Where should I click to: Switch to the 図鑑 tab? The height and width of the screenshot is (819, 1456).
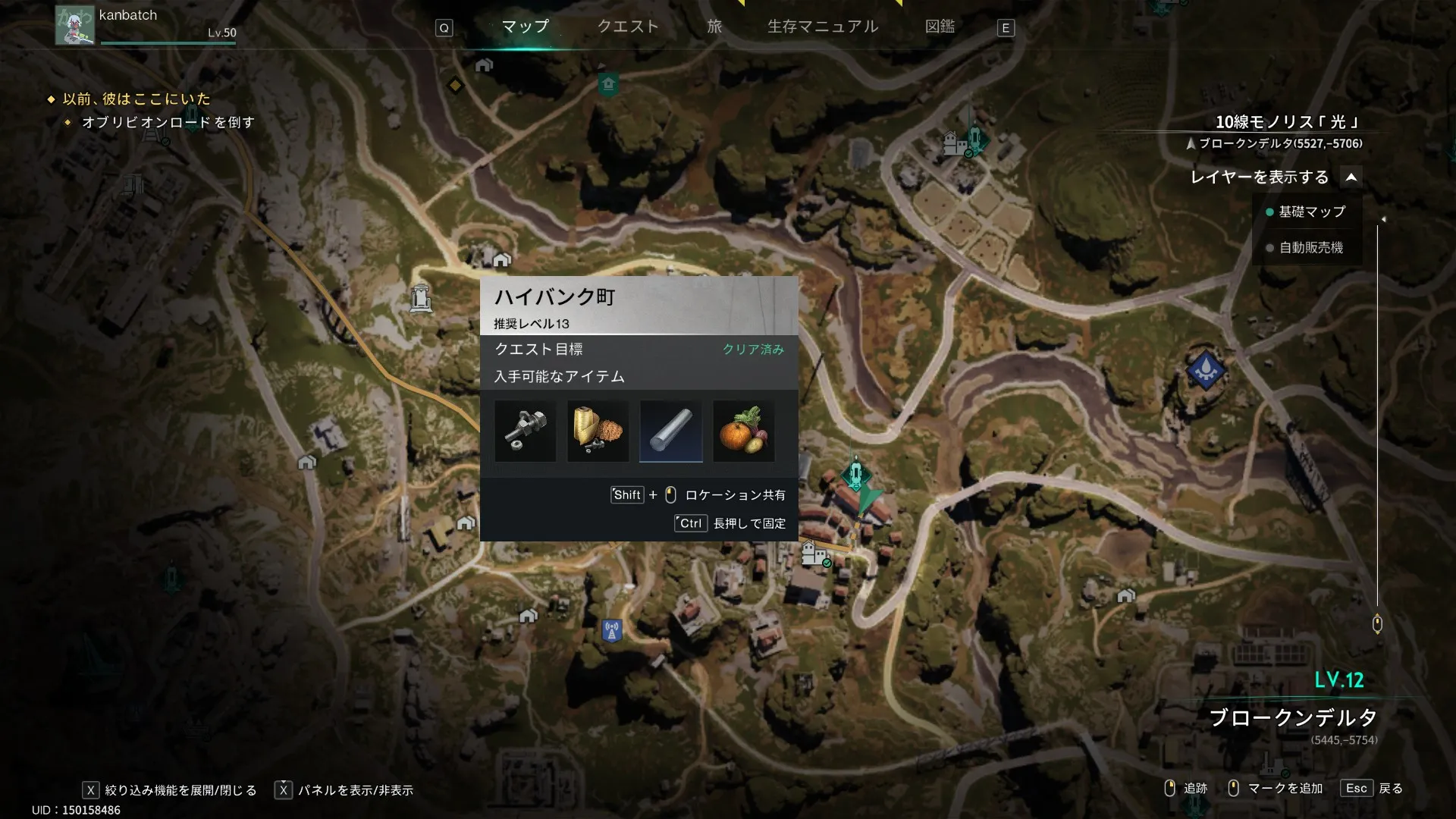(x=940, y=27)
